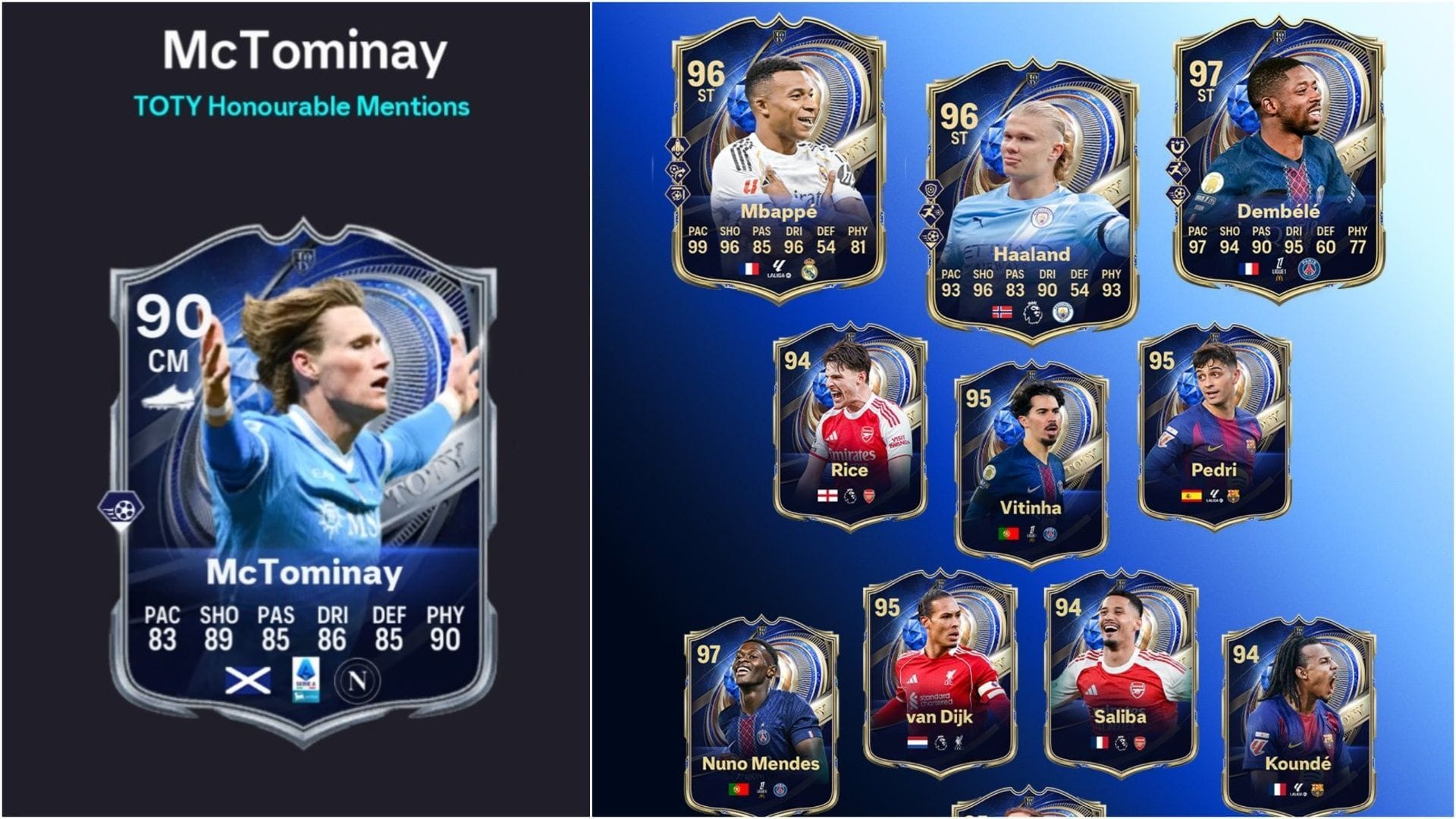Select the France flag on Mbappé's card
The height and width of the screenshot is (819, 1456).
tap(751, 269)
